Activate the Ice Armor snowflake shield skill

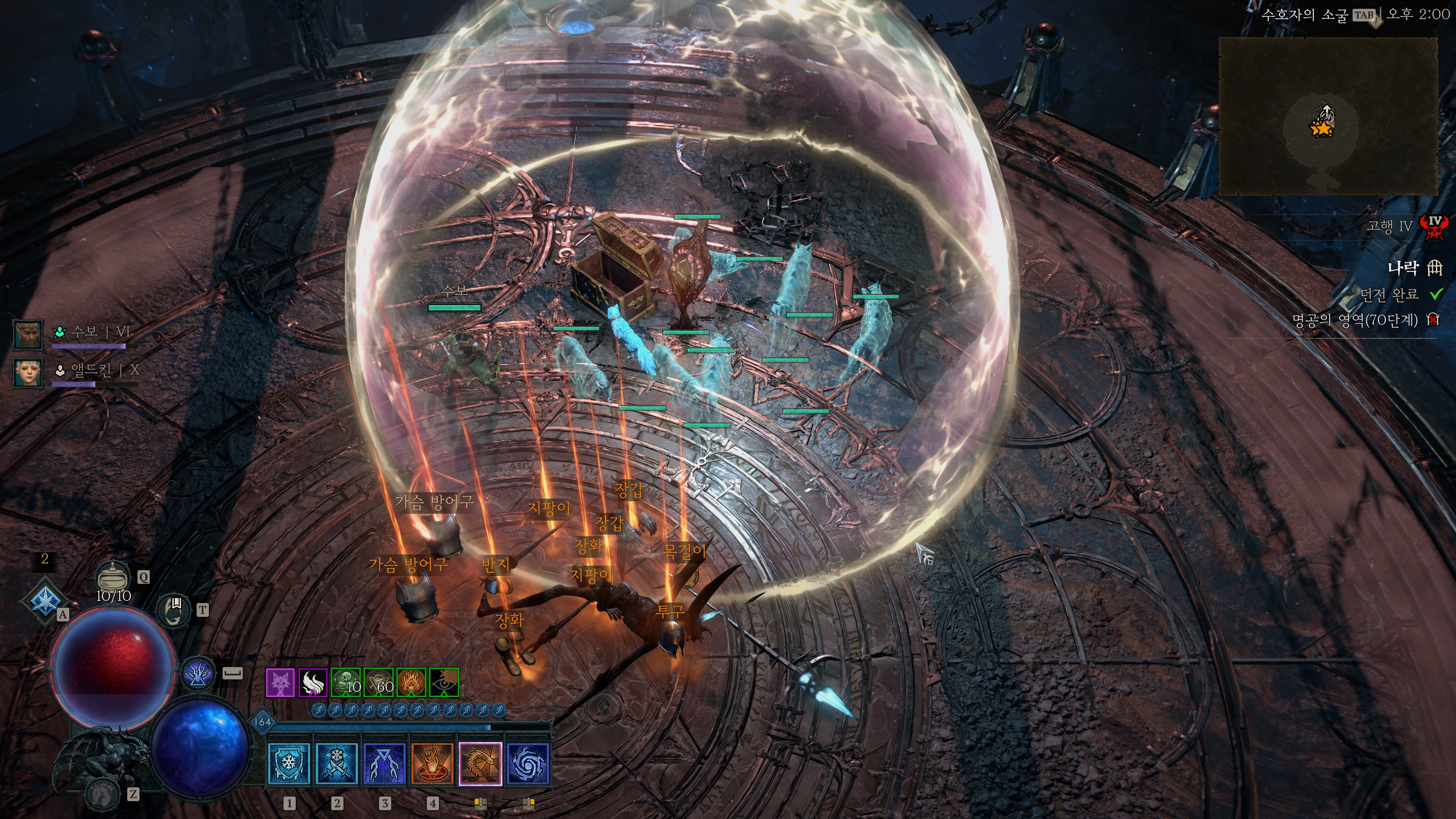[x=289, y=764]
